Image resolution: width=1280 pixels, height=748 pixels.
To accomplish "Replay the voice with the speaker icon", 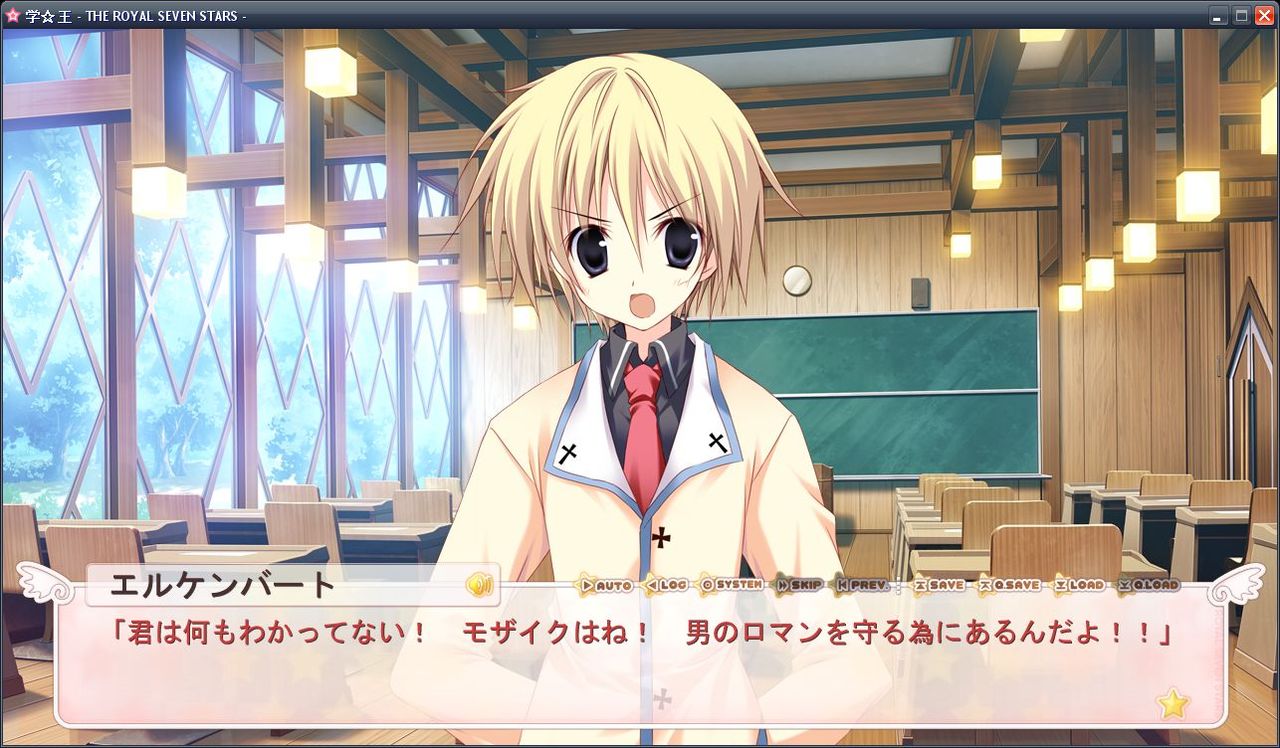I will click(x=481, y=587).
